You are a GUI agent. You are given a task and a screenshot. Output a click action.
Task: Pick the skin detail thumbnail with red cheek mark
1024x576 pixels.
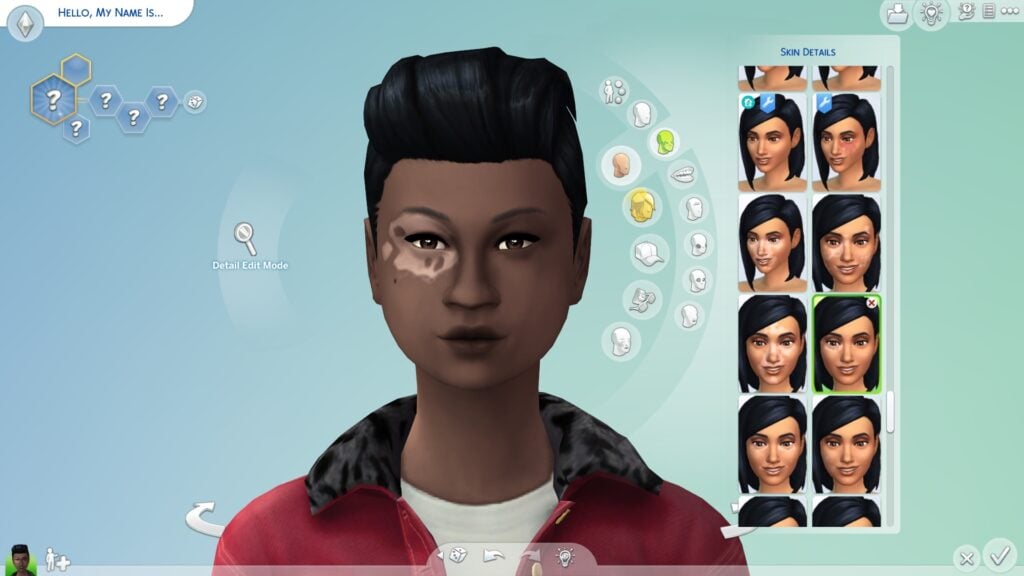[x=846, y=142]
